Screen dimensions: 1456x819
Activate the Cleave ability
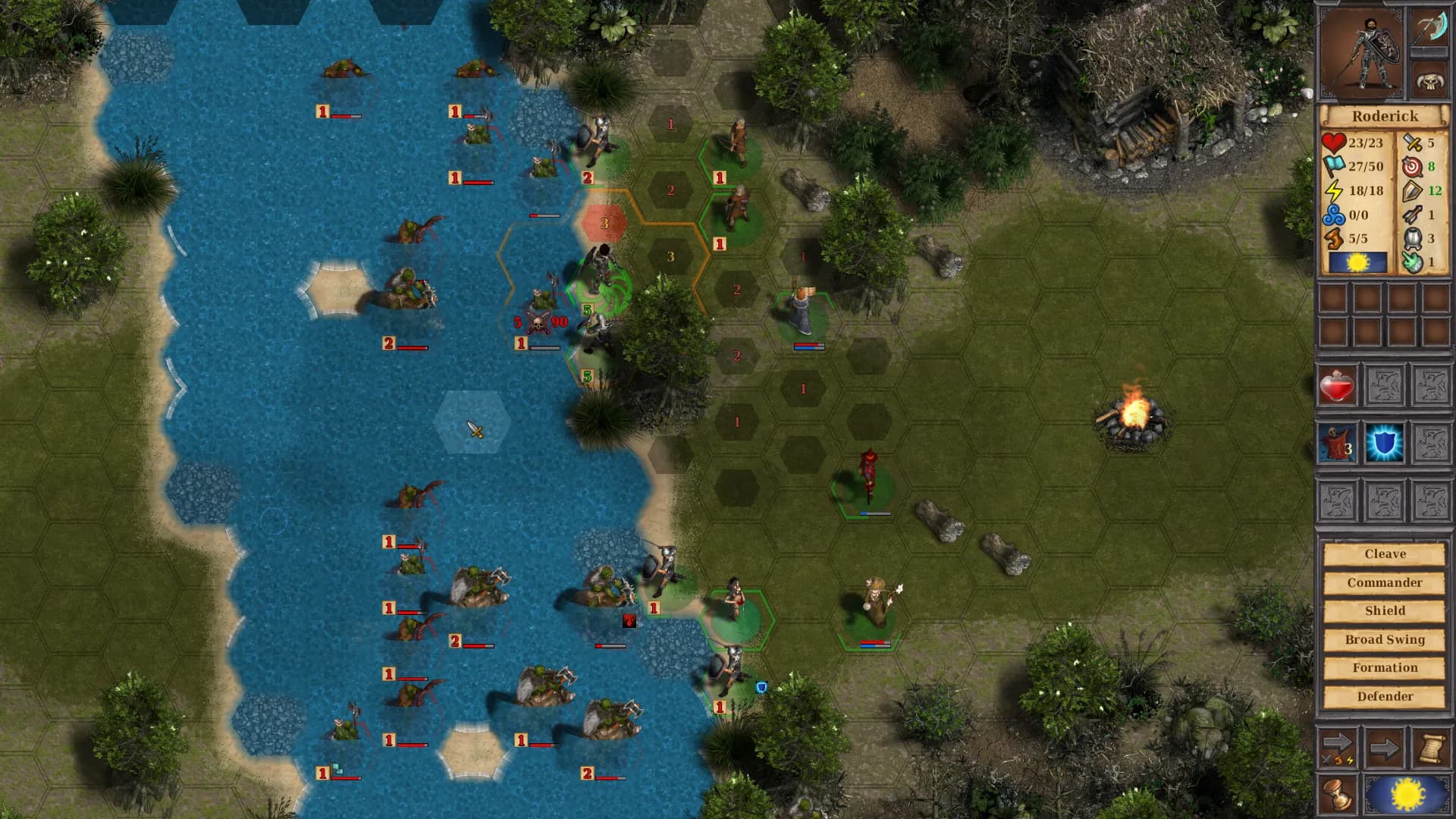click(x=1385, y=554)
